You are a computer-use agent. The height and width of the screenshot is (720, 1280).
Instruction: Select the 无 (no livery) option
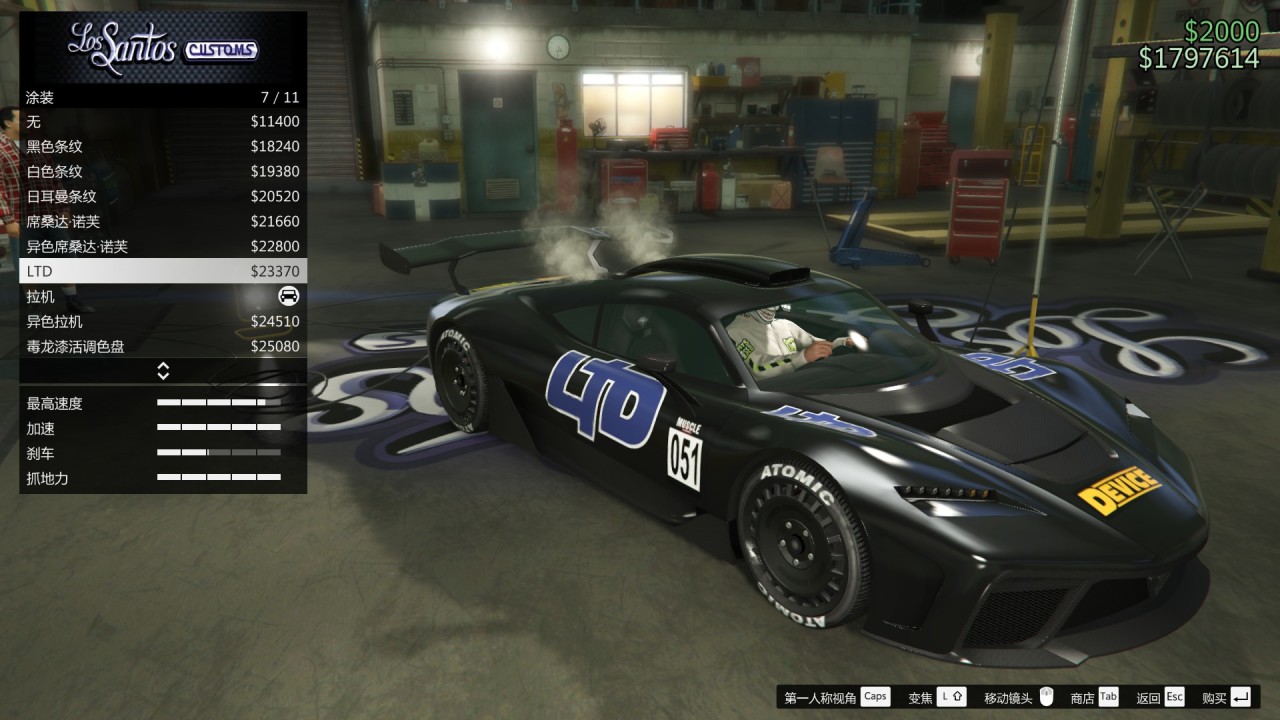coord(163,122)
